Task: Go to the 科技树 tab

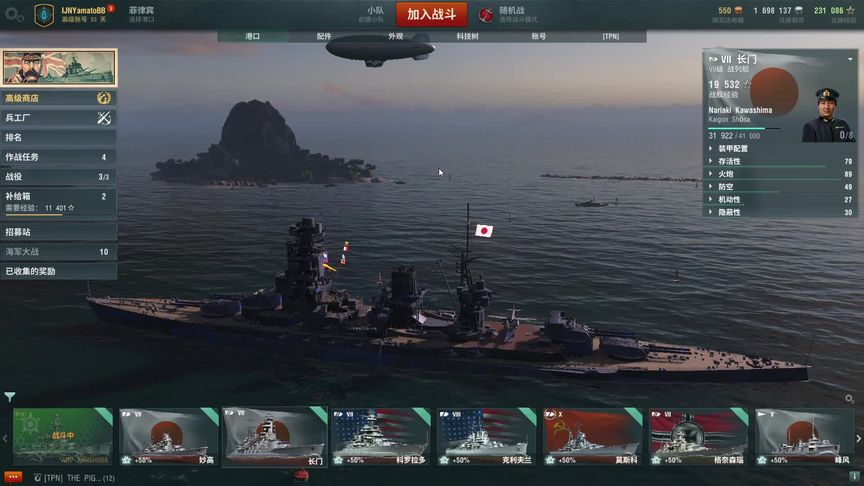Action: (x=467, y=36)
